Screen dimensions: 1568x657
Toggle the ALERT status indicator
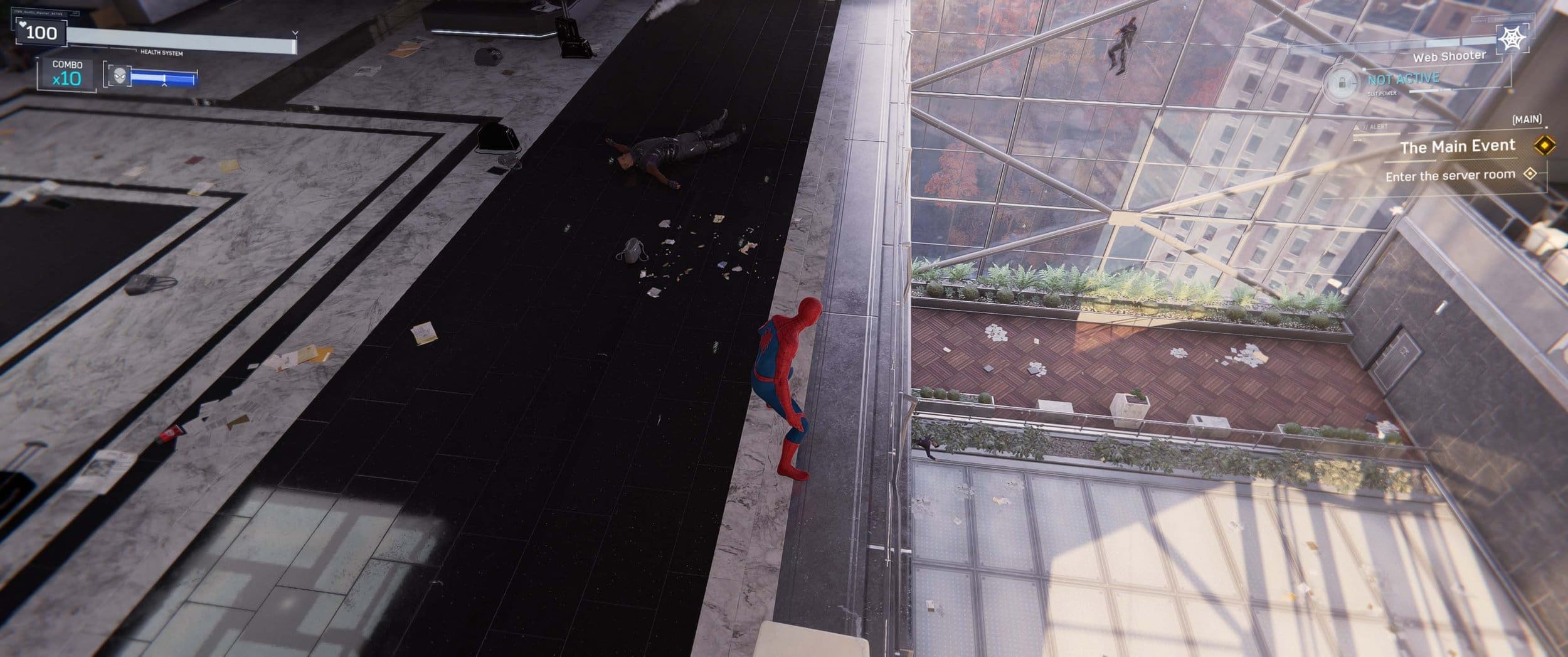click(1379, 126)
